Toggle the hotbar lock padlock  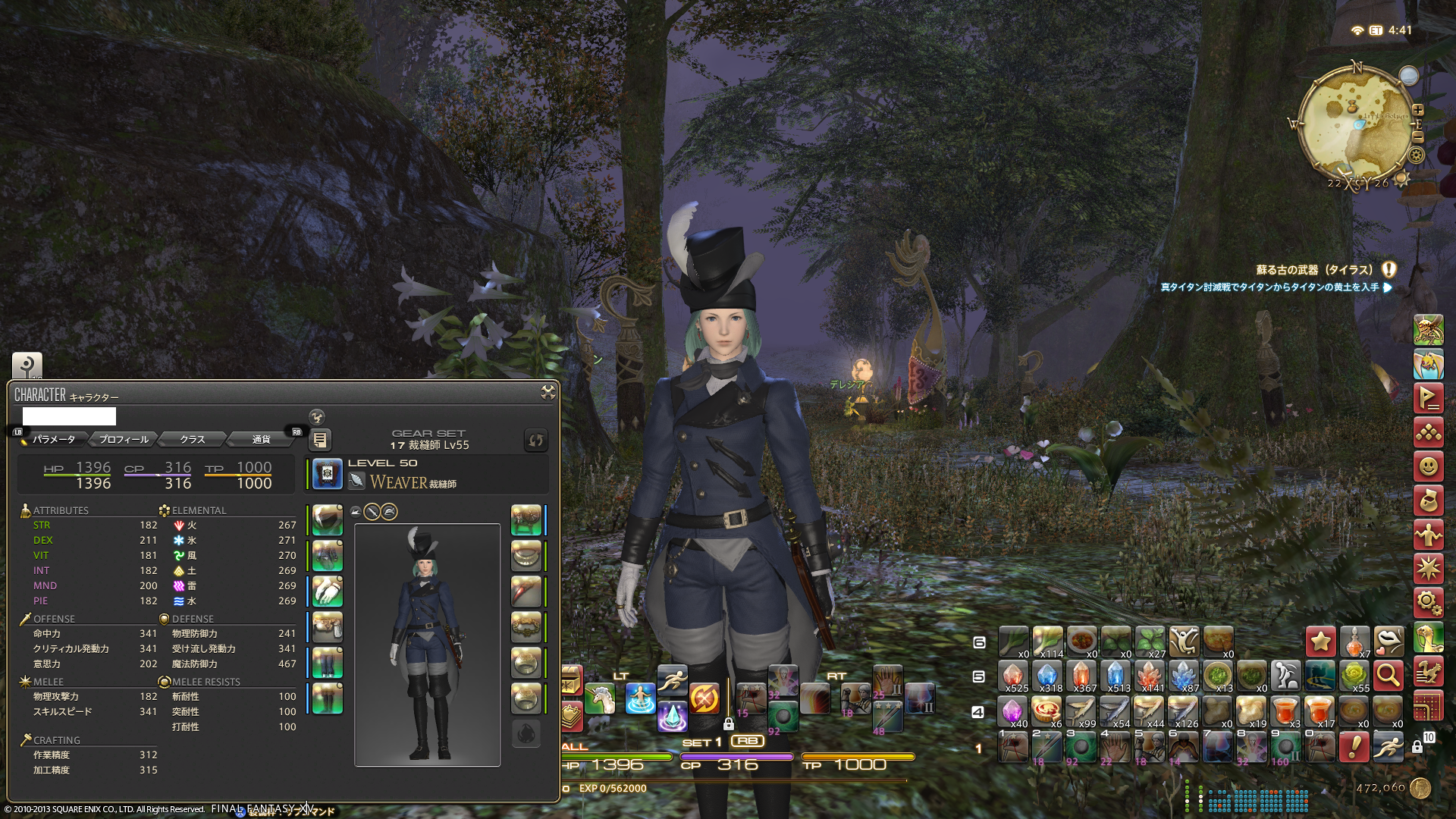point(1417,747)
